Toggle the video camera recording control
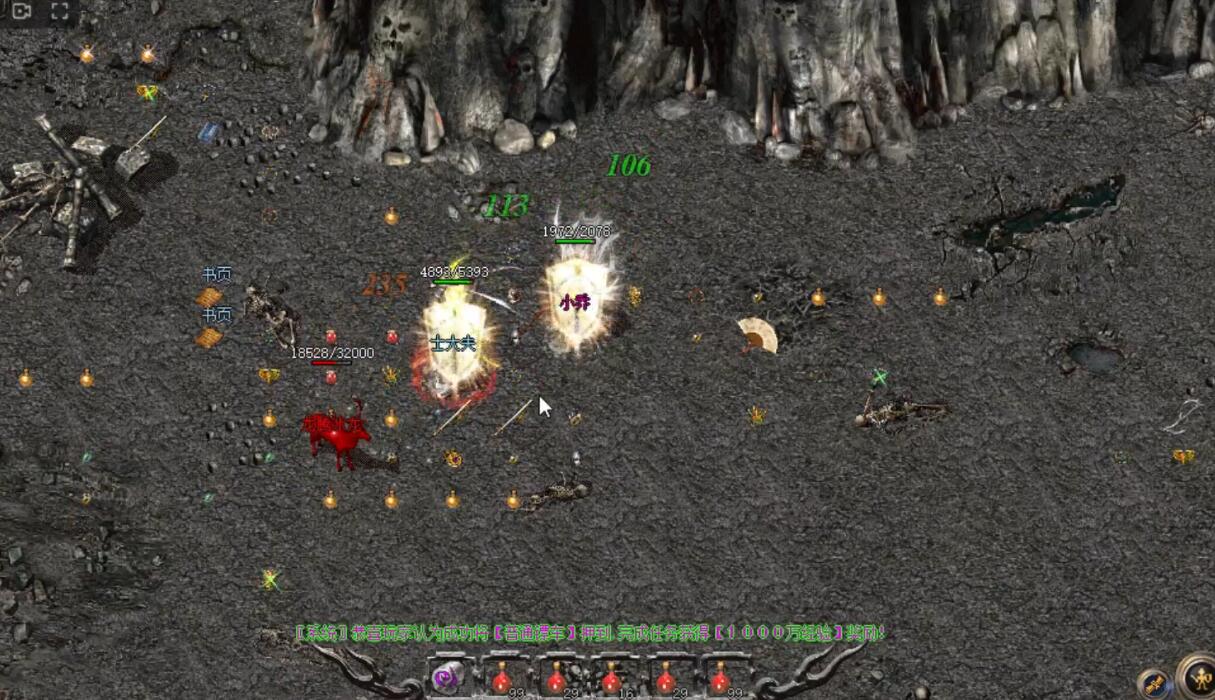The width and height of the screenshot is (1215, 700). [22, 12]
